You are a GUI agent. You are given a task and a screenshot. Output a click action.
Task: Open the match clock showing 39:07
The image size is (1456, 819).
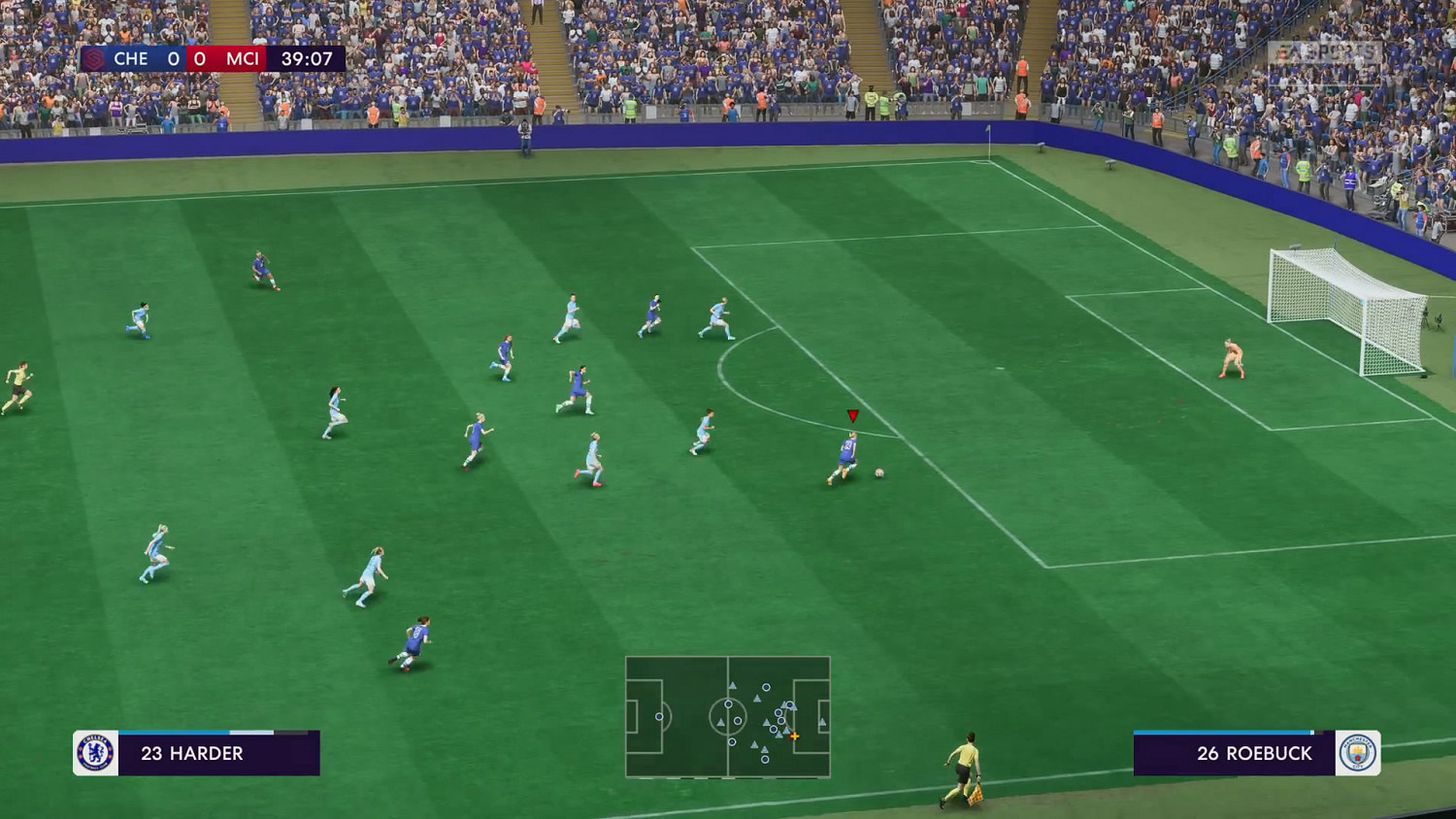tap(308, 58)
